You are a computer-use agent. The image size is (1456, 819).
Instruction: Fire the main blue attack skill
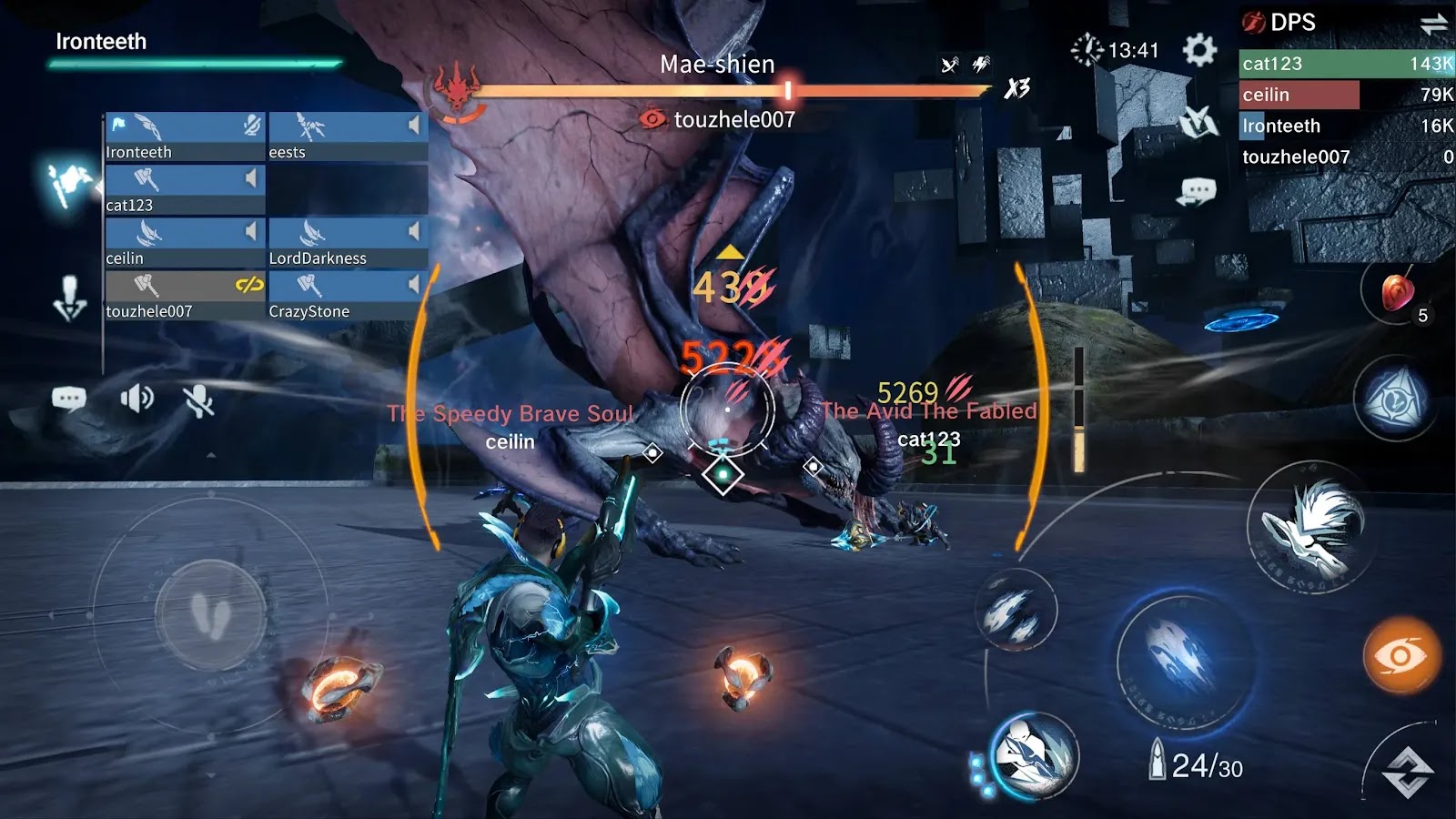click(1183, 657)
